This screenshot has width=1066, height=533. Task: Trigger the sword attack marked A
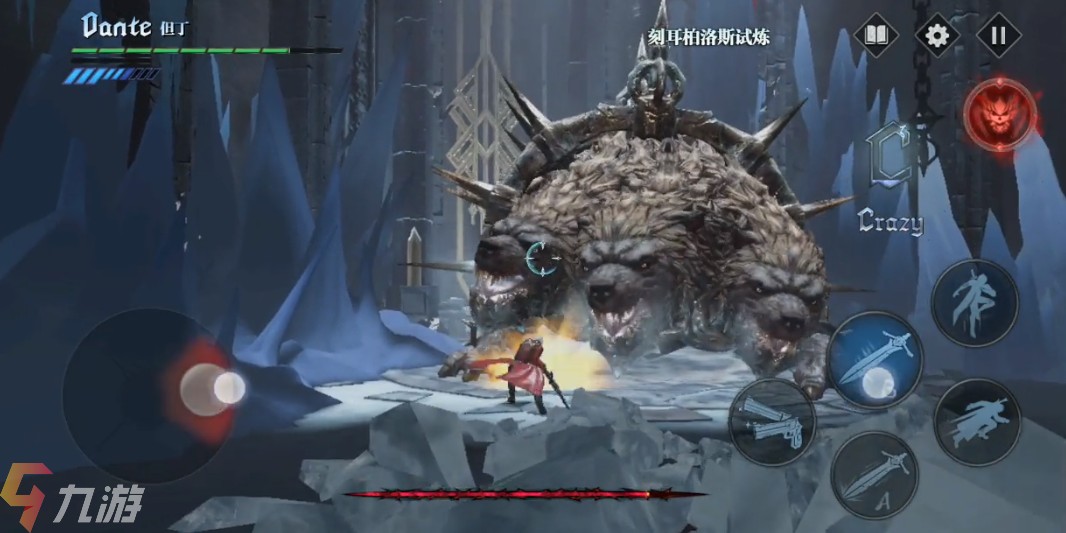(x=875, y=475)
